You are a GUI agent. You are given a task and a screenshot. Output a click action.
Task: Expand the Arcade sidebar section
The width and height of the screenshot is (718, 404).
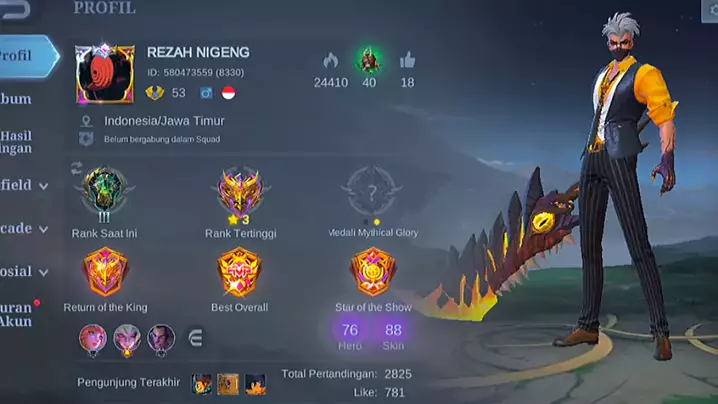click(22, 228)
